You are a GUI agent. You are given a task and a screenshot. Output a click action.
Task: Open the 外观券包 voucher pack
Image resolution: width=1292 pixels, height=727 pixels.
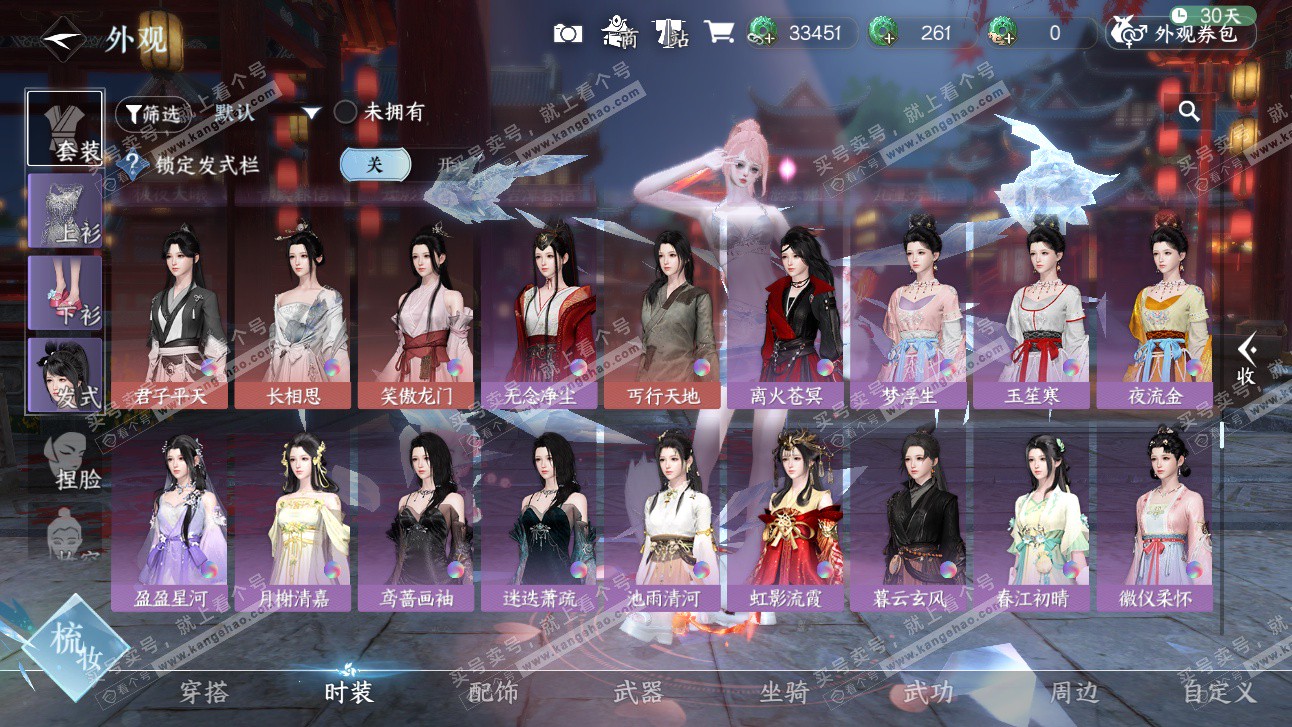click(1180, 34)
